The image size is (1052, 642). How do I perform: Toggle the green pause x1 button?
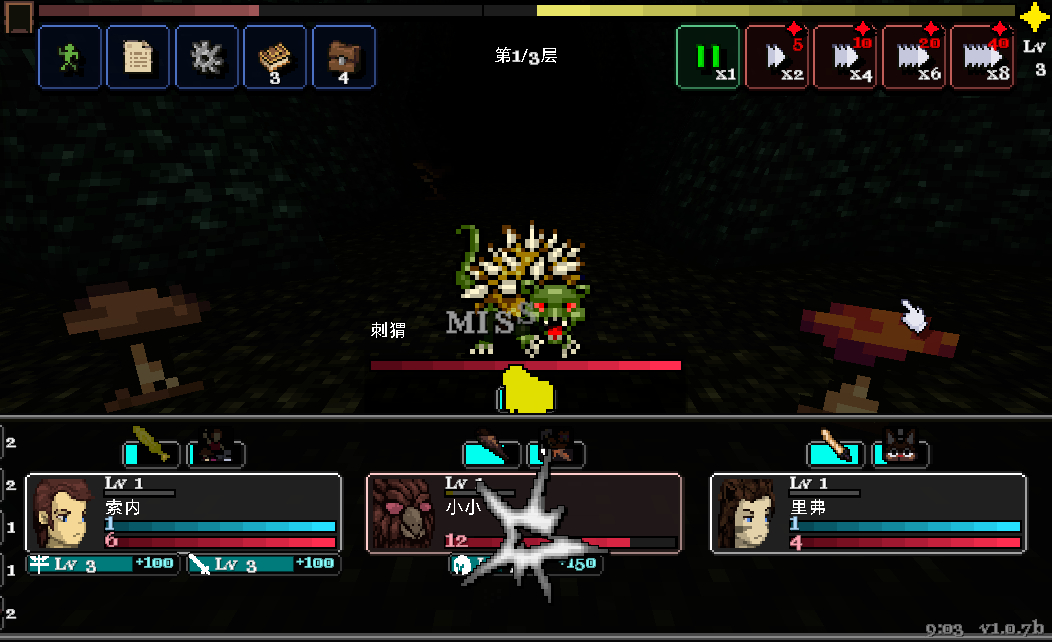pos(708,57)
